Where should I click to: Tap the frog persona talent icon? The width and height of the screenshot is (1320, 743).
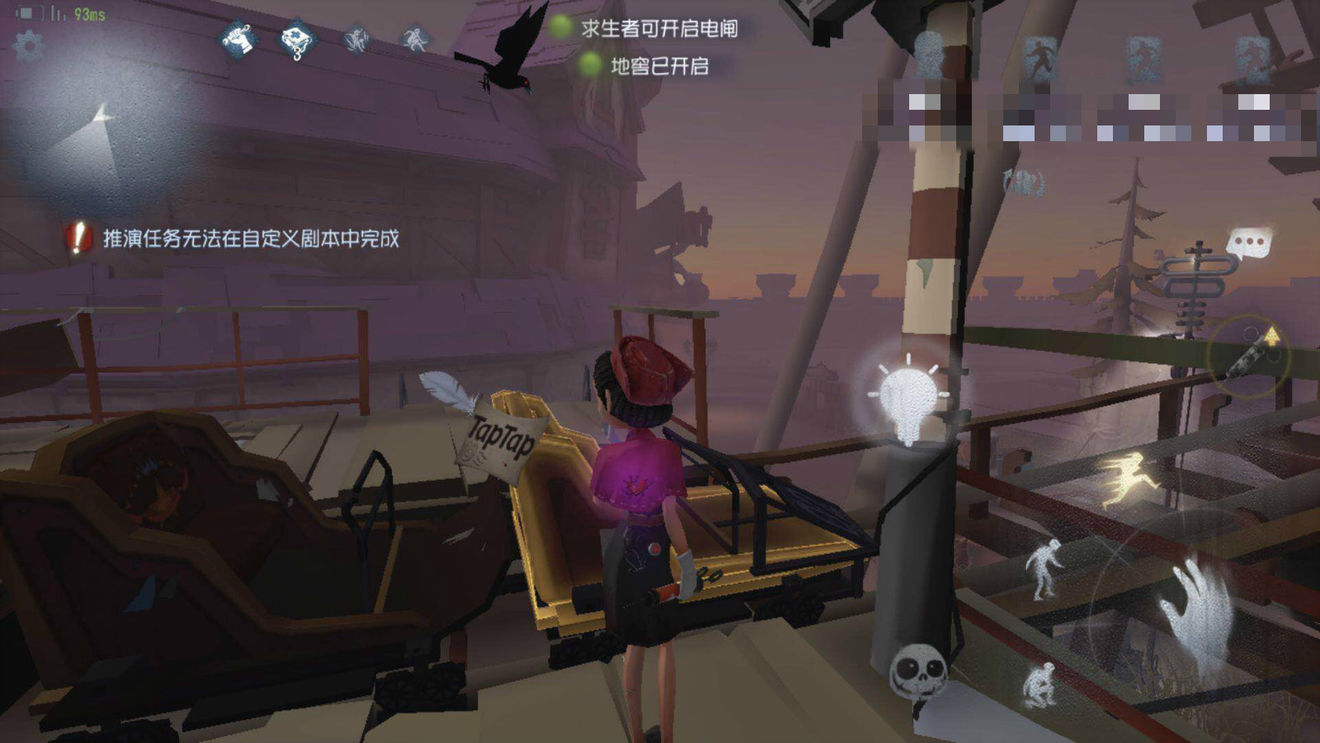pyautogui.click(x=355, y=40)
